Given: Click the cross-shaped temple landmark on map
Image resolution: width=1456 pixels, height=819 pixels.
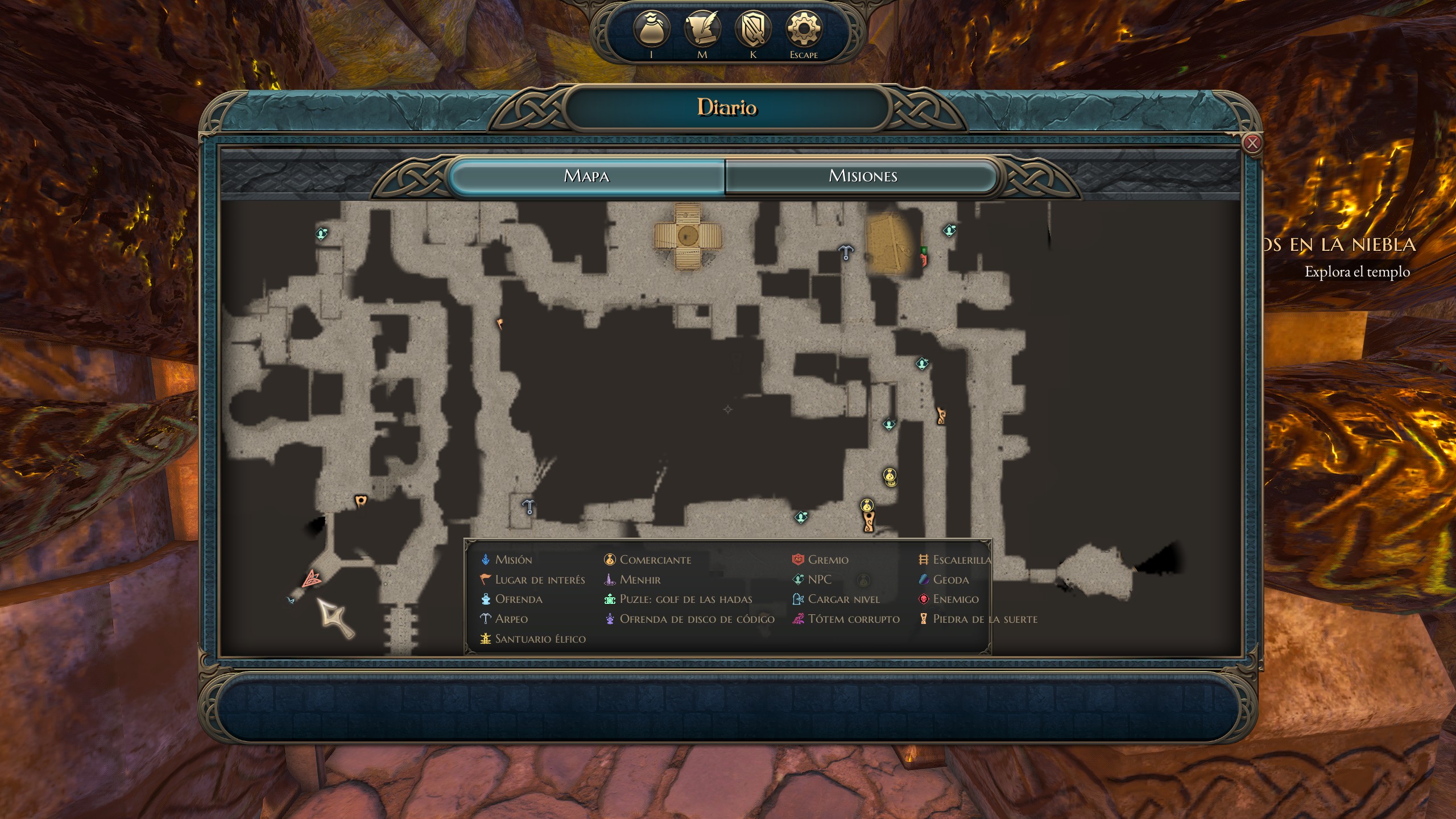Looking at the screenshot, I should (x=687, y=235).
